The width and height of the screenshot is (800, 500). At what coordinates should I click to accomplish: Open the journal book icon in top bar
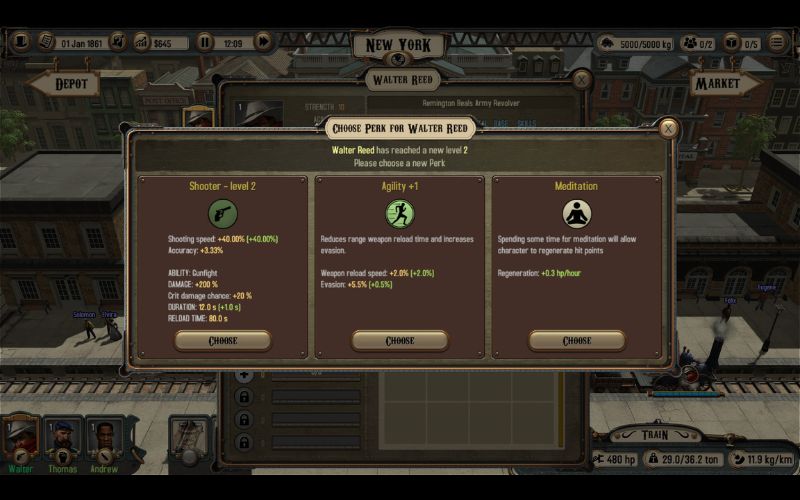47,42
